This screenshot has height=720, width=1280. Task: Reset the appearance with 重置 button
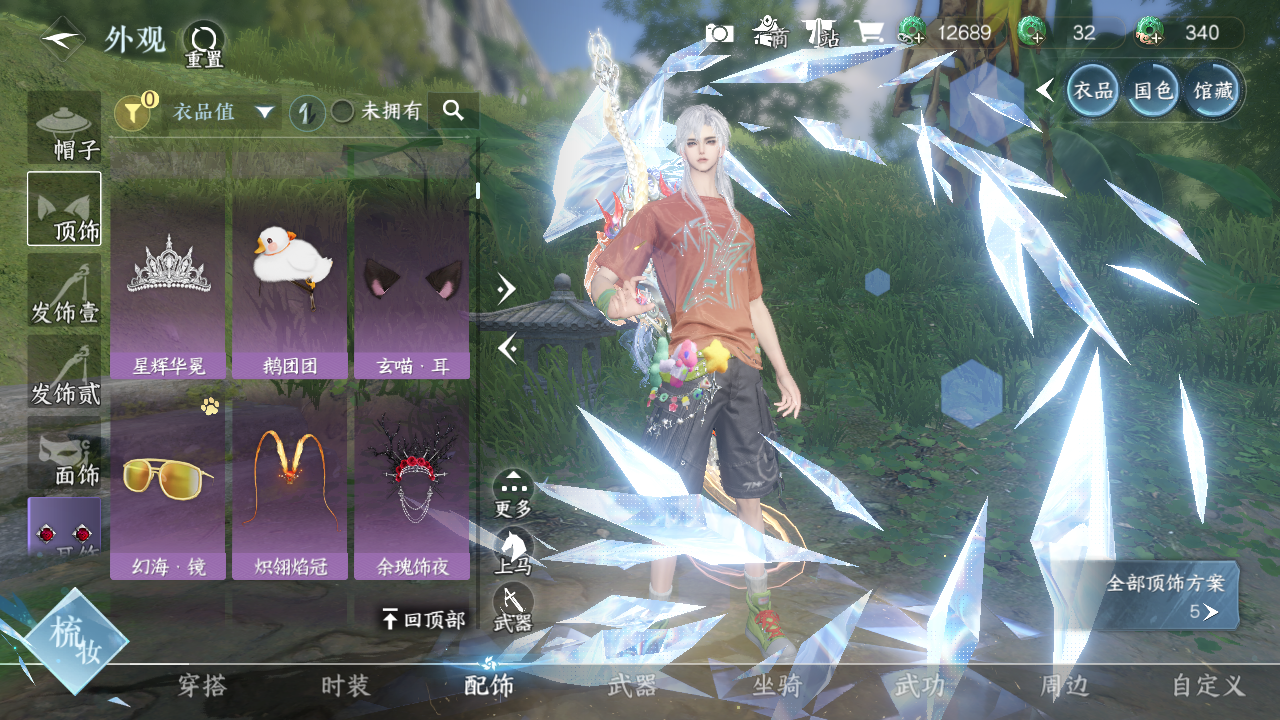[204, 44]
